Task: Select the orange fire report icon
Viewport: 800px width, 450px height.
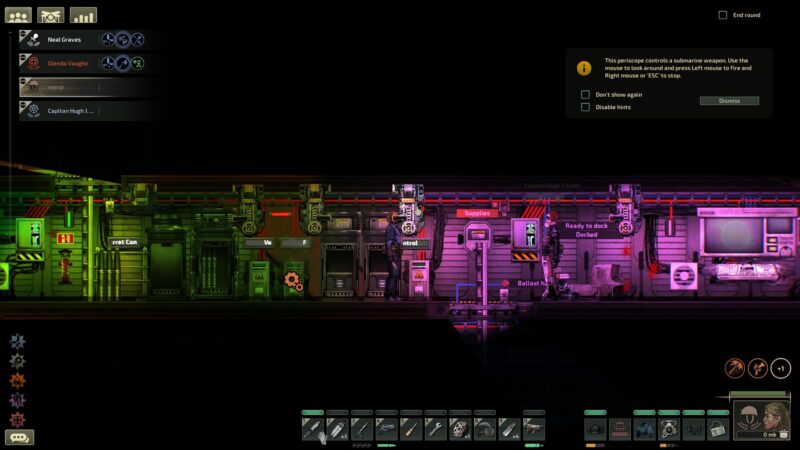Action: click(17, 380)
